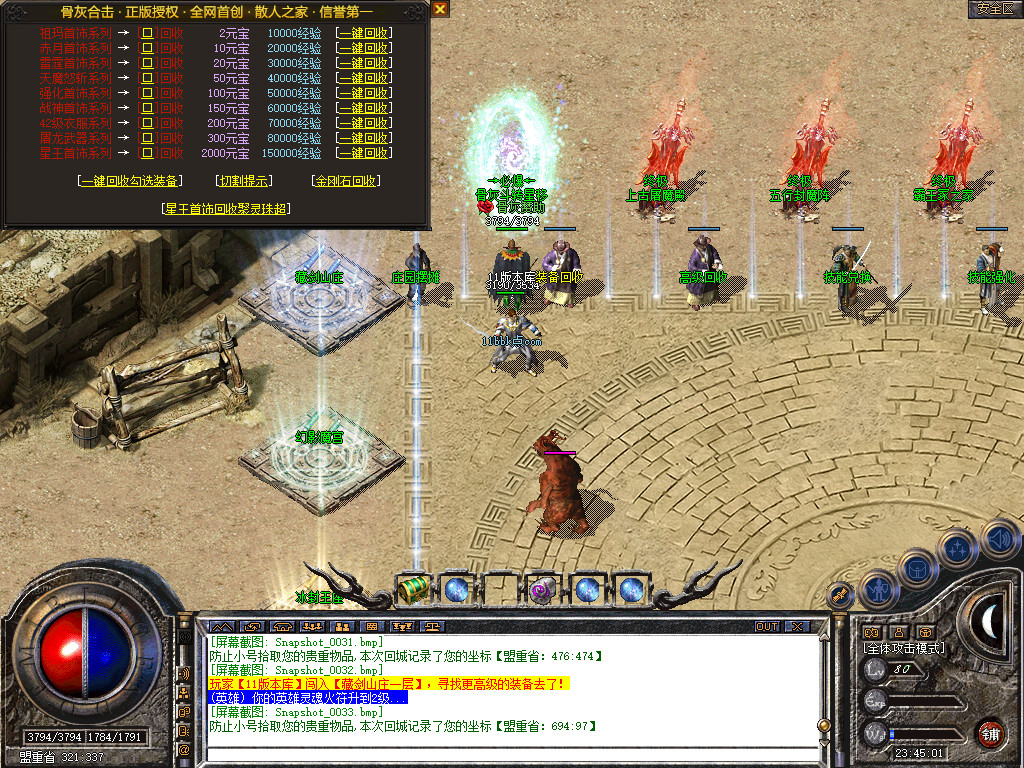Click the chat text input line
This screenshot has height=768, width=1024.
[x=510, y=754]
